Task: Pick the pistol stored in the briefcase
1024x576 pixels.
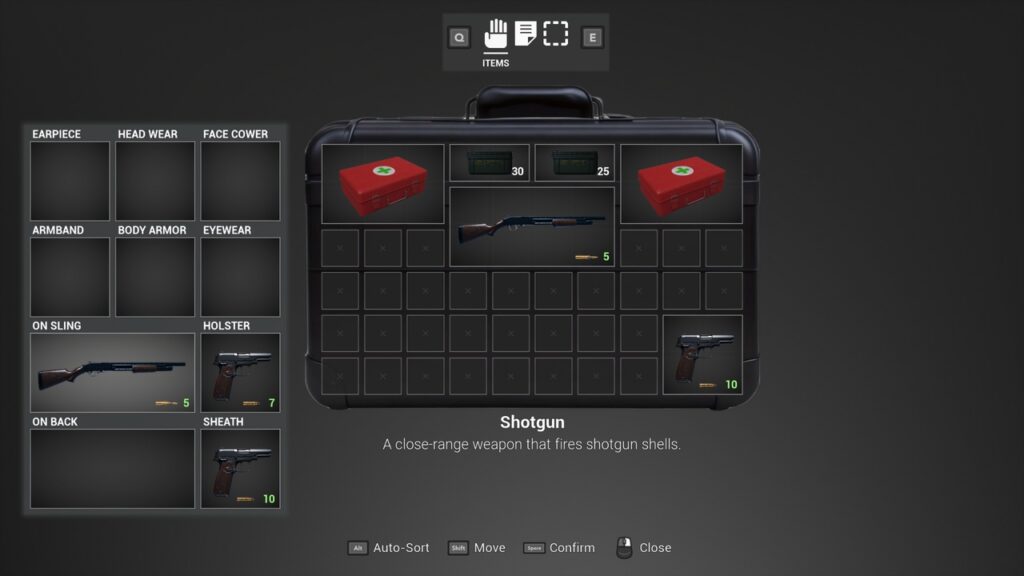Action: coord(702,355)
